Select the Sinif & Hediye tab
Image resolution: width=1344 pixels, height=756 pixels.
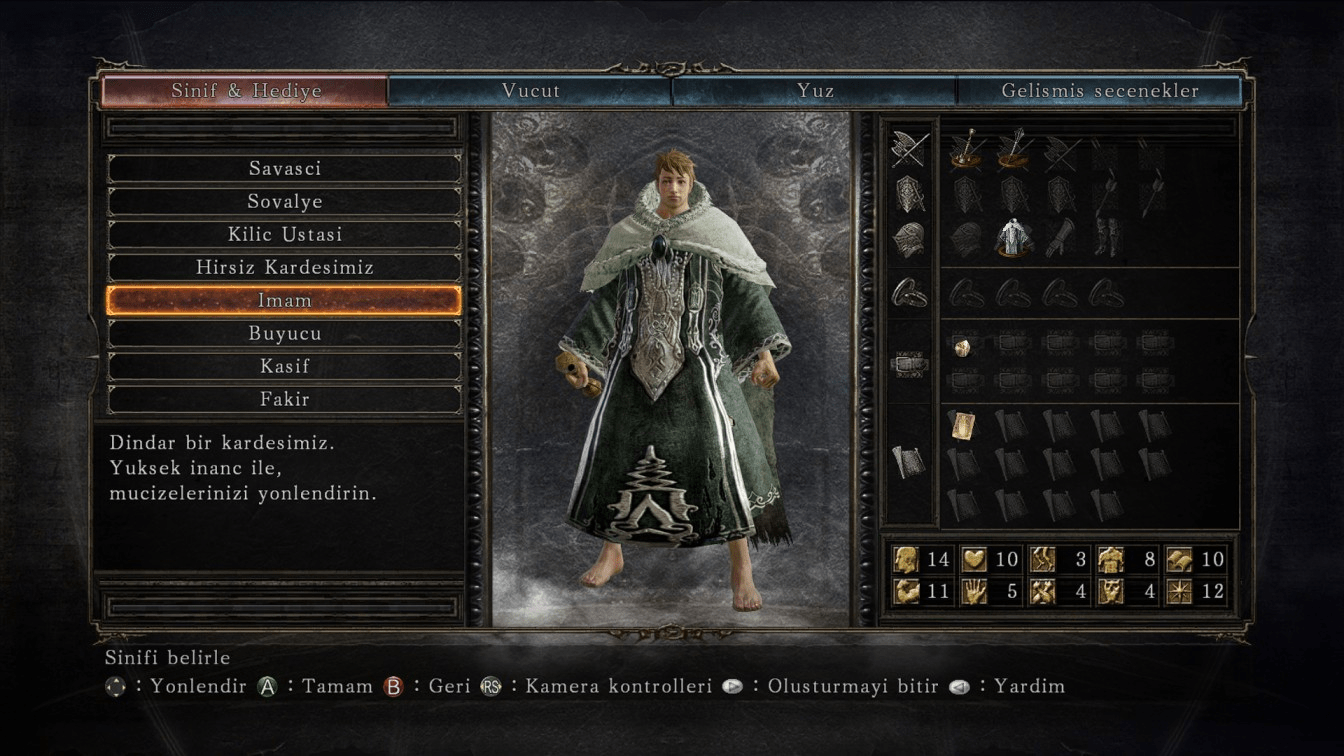(x=246, y=91)
